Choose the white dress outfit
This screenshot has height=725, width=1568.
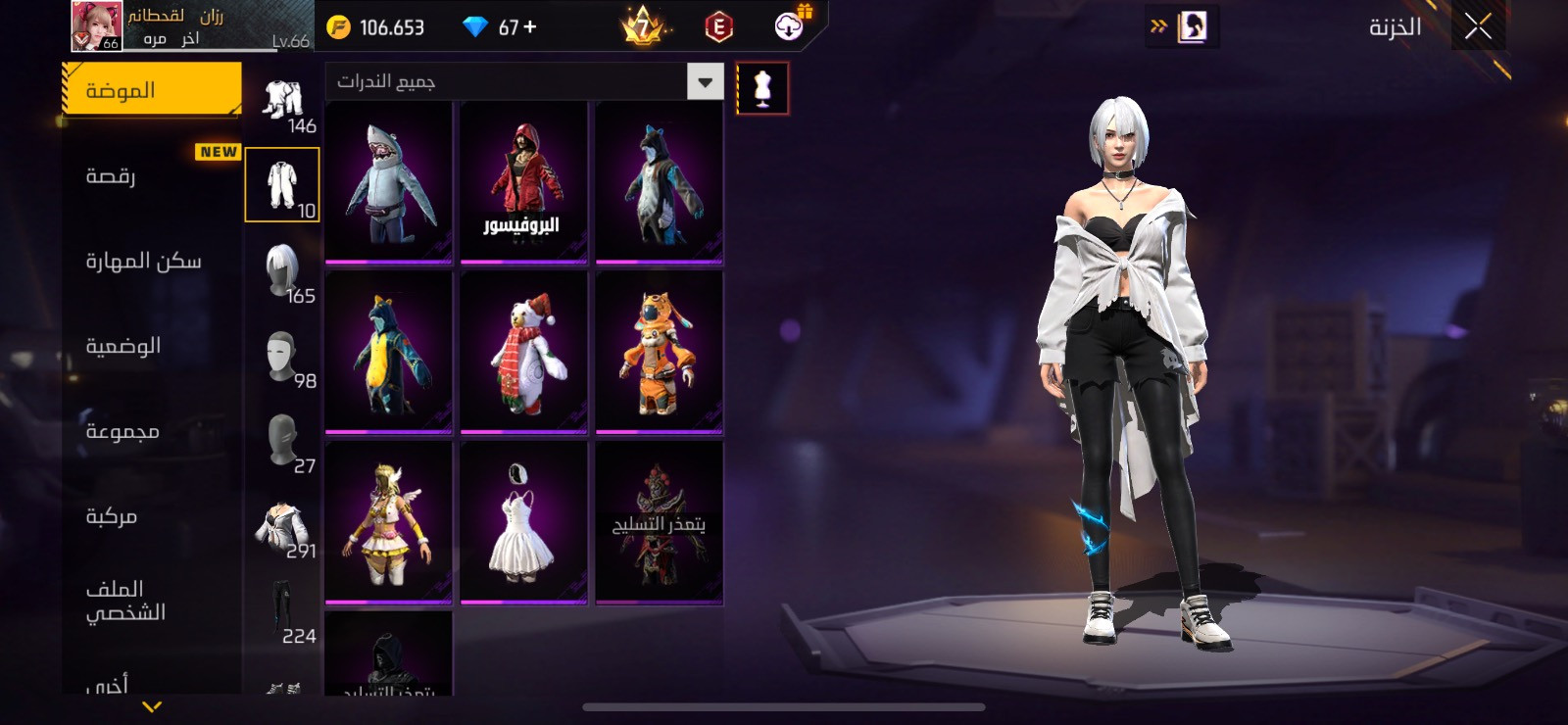pyautogui.click(x=524, y=523)
